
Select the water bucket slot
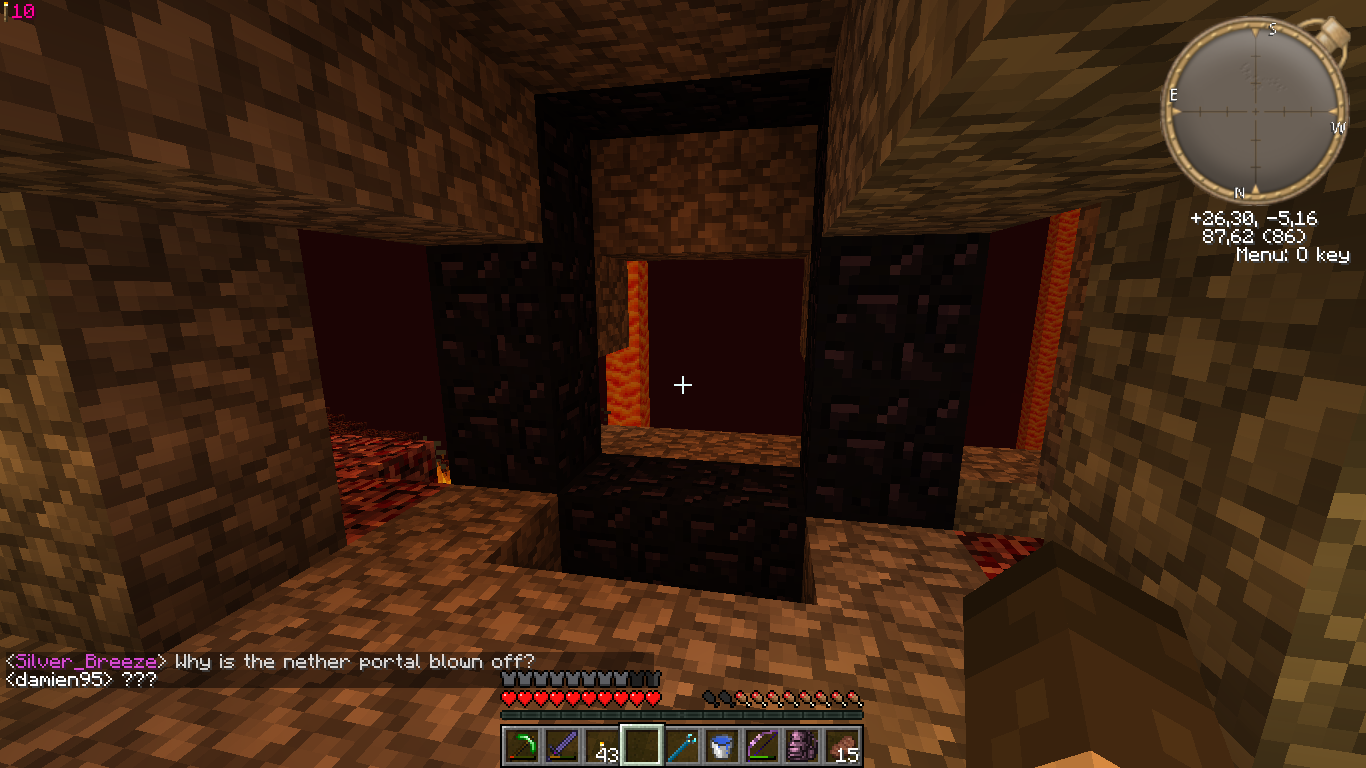(721, 746)
